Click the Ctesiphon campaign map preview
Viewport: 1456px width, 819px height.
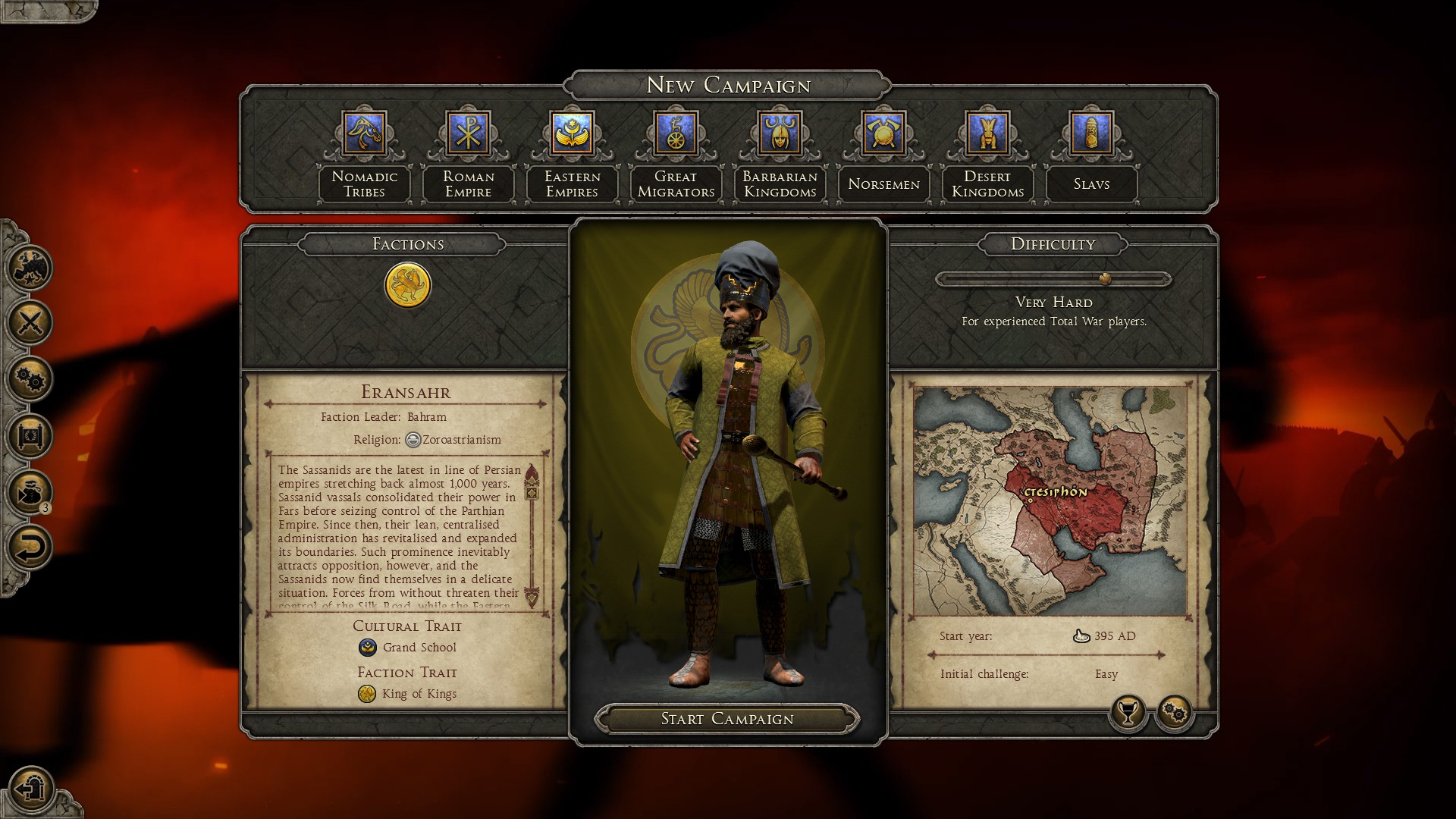point(1050,500)
